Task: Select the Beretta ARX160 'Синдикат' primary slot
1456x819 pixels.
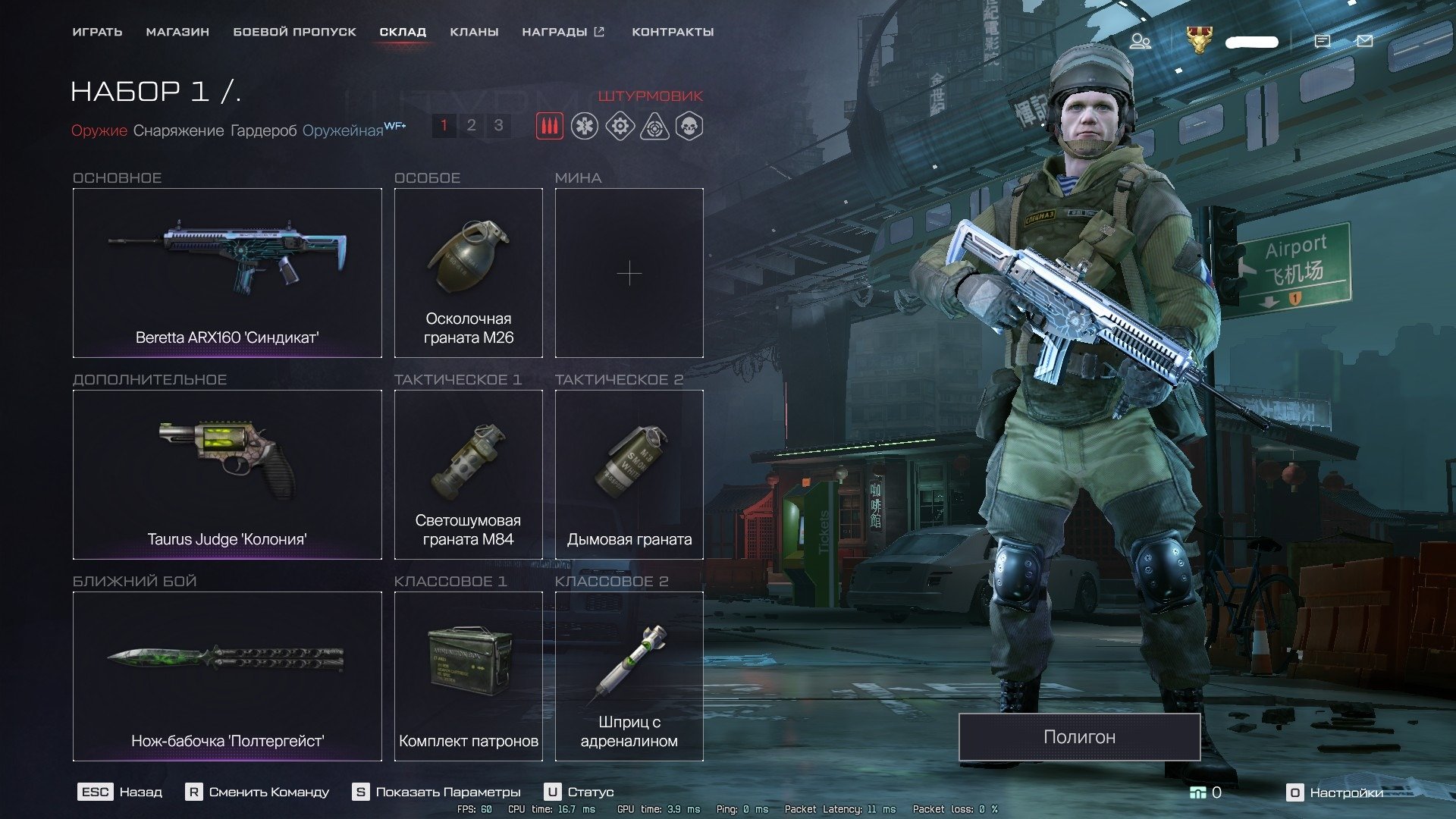Action: [x=227, y=273]
